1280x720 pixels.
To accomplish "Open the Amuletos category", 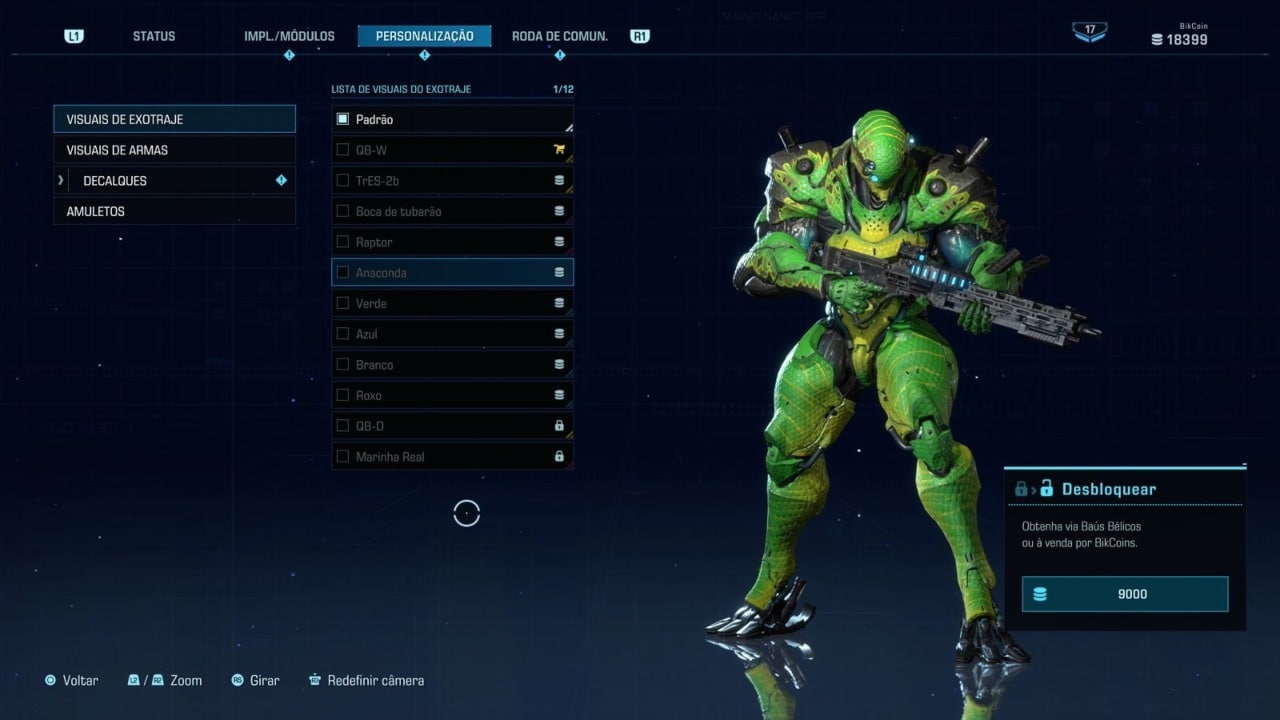I will tap(174, 212).
